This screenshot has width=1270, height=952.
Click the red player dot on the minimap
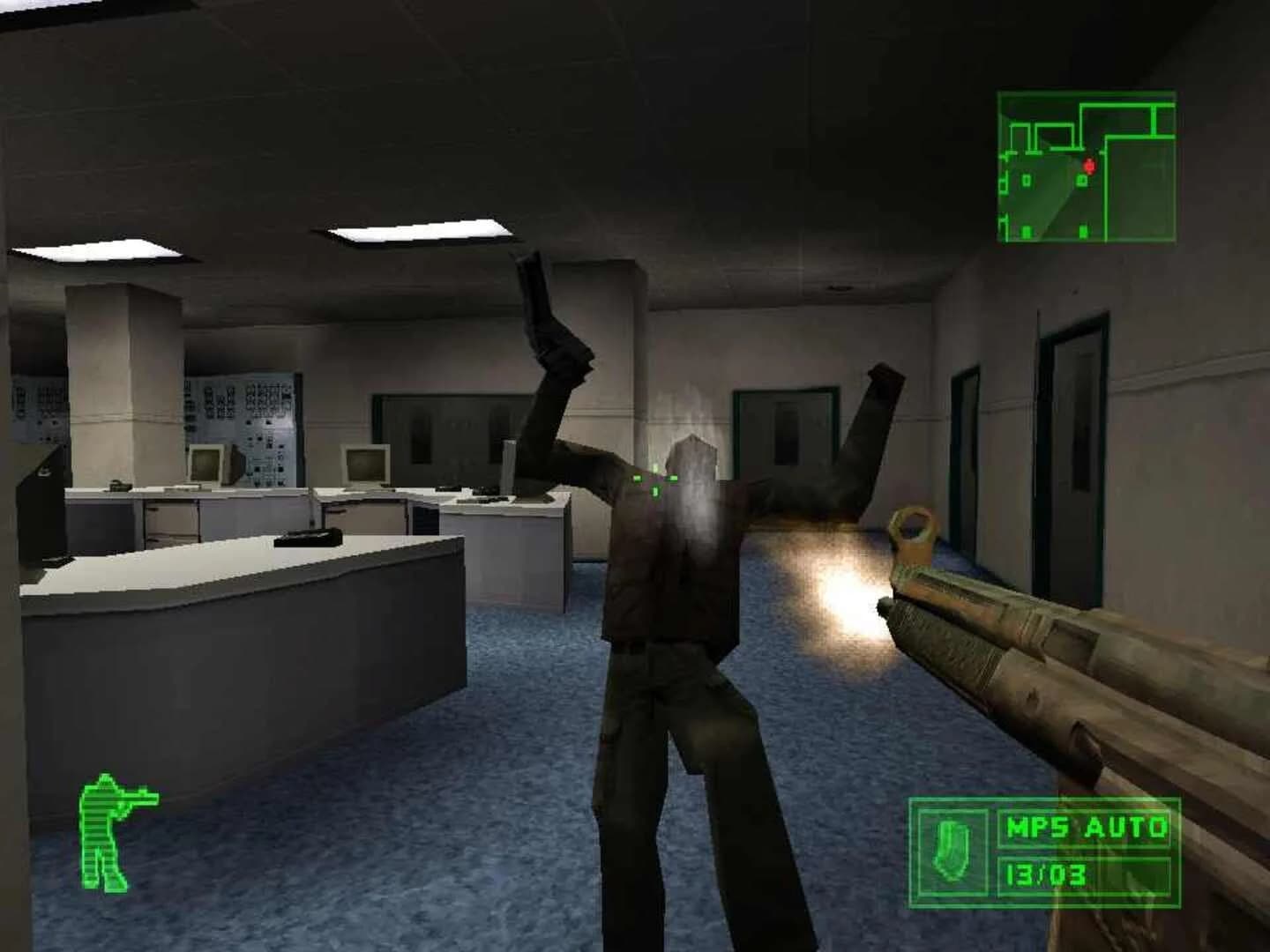(1090, 166)
